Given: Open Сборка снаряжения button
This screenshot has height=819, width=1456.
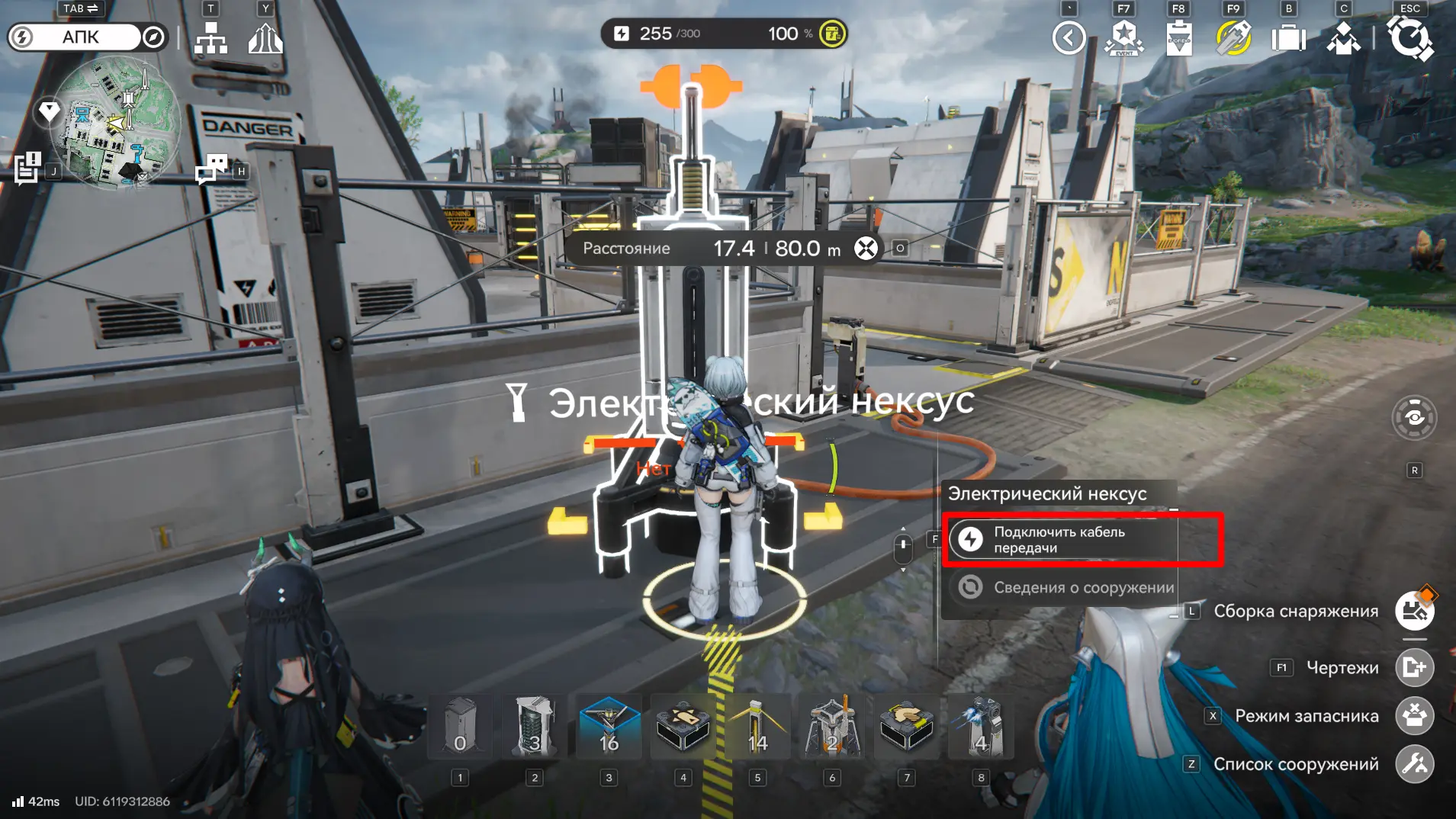Looking at the screenshot, I should [1414, 611].
